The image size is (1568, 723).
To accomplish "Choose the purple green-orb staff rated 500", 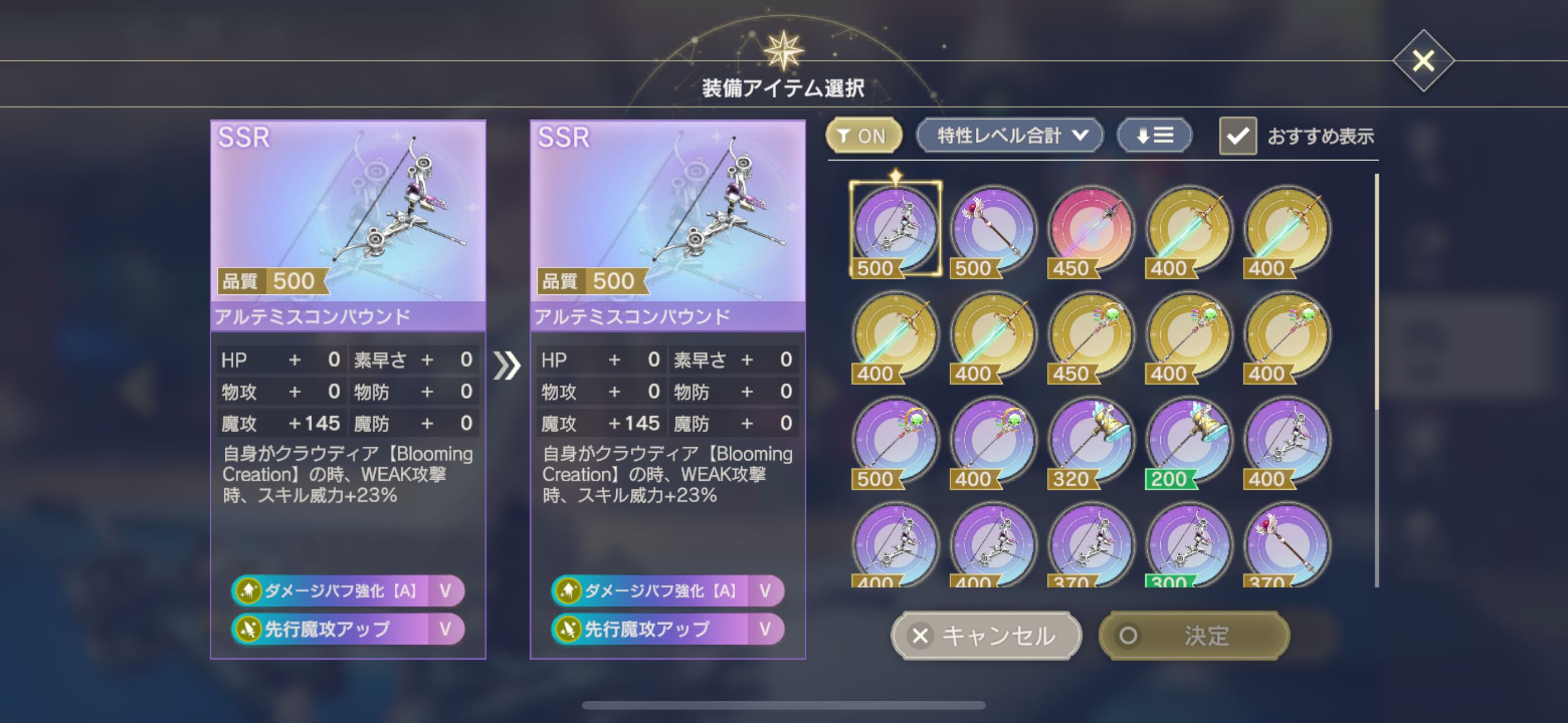I will point(895,441).
